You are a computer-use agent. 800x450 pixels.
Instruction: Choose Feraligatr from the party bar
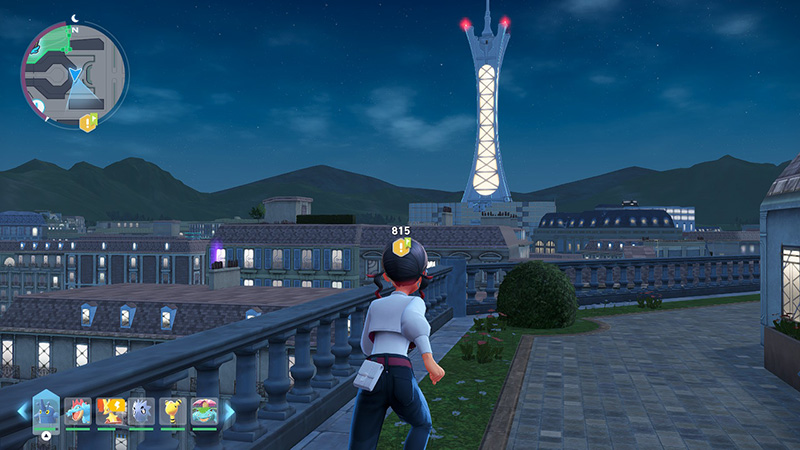click(78, 410)
